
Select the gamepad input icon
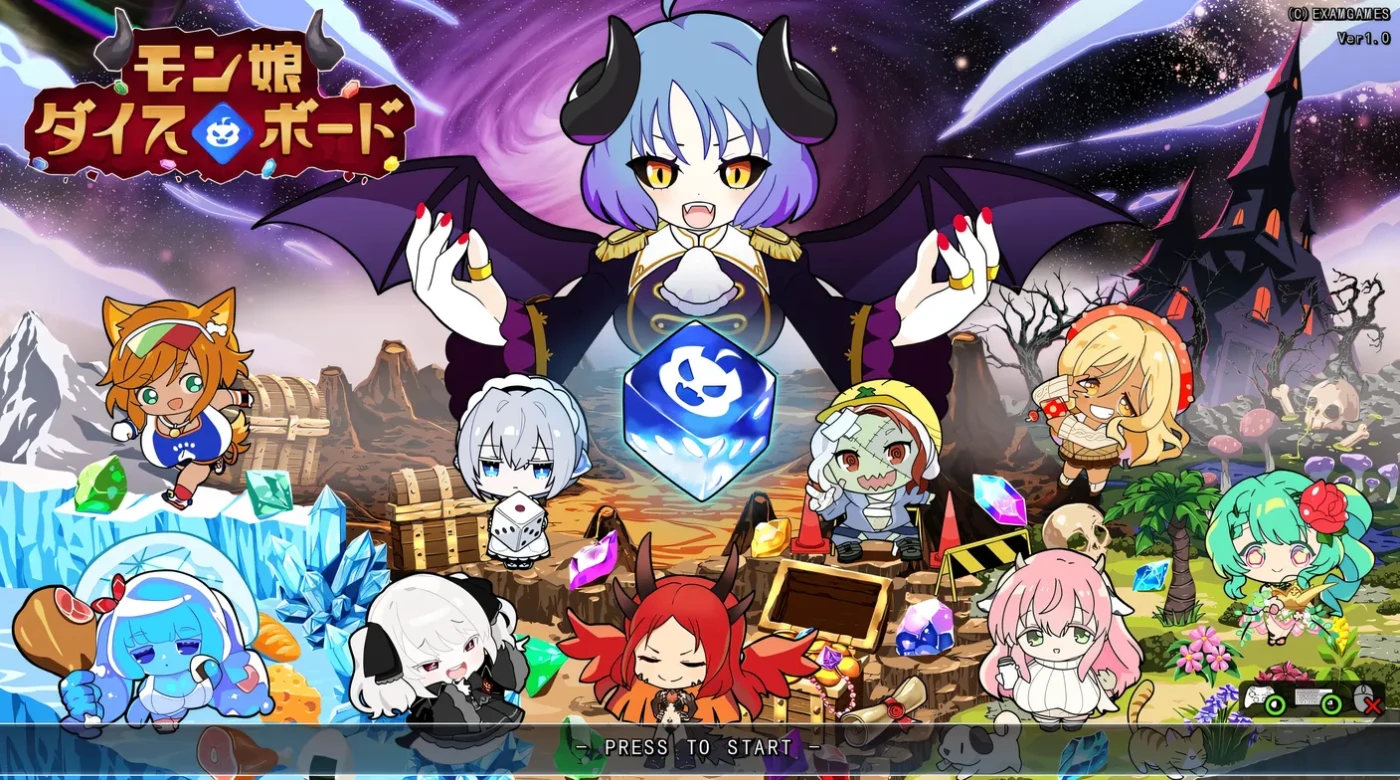1258,697
